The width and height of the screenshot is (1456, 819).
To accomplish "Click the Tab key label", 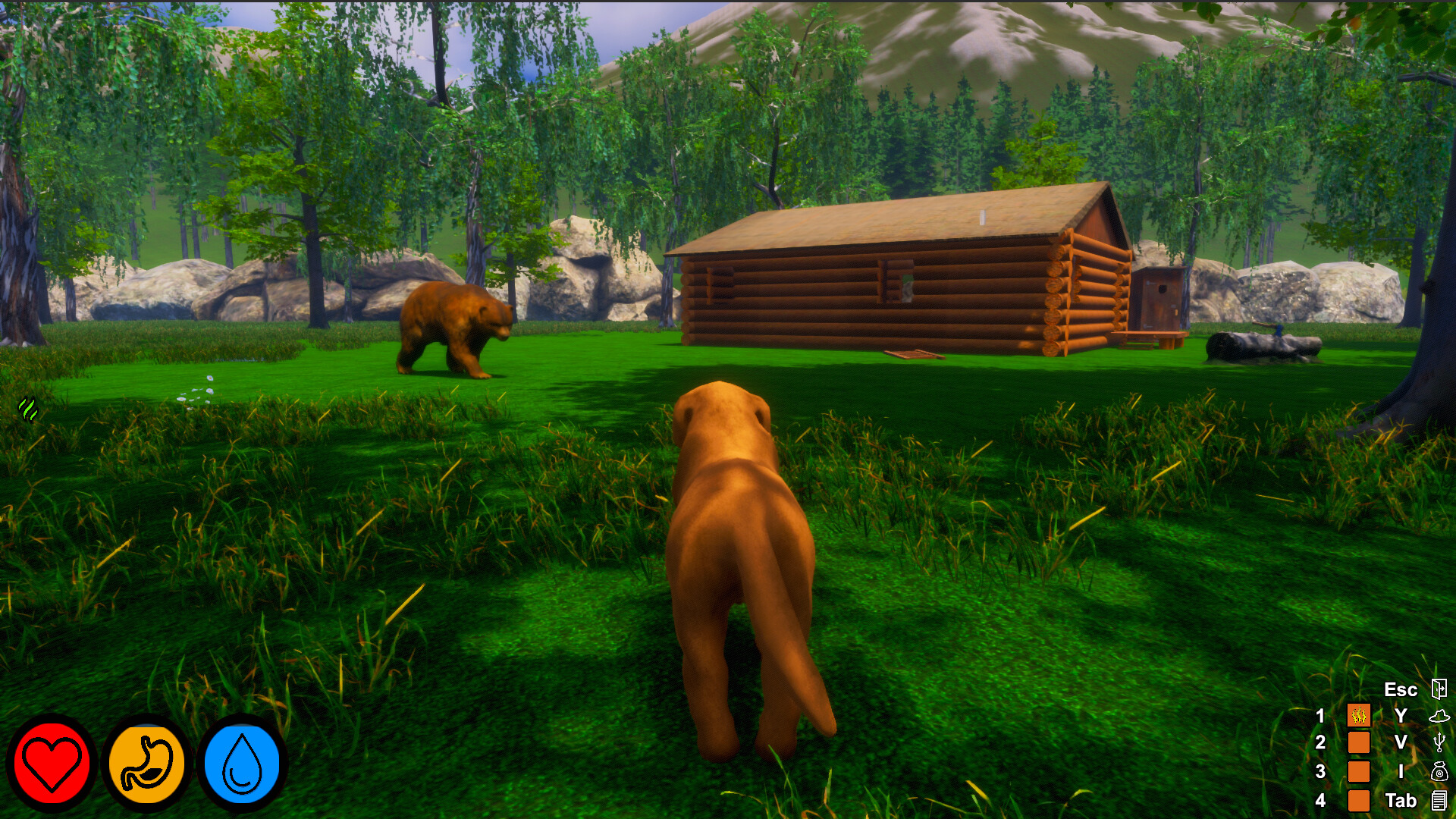I will 1402,799.
